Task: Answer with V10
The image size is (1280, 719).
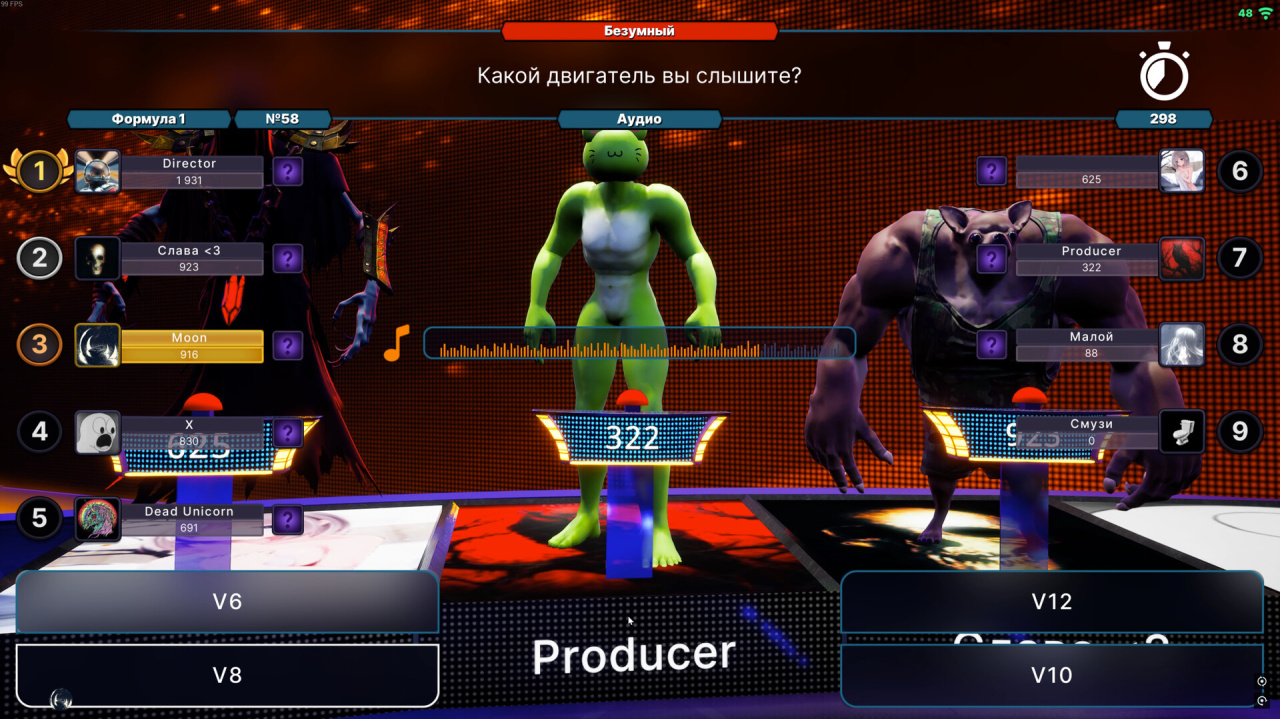Action: 1051,675
